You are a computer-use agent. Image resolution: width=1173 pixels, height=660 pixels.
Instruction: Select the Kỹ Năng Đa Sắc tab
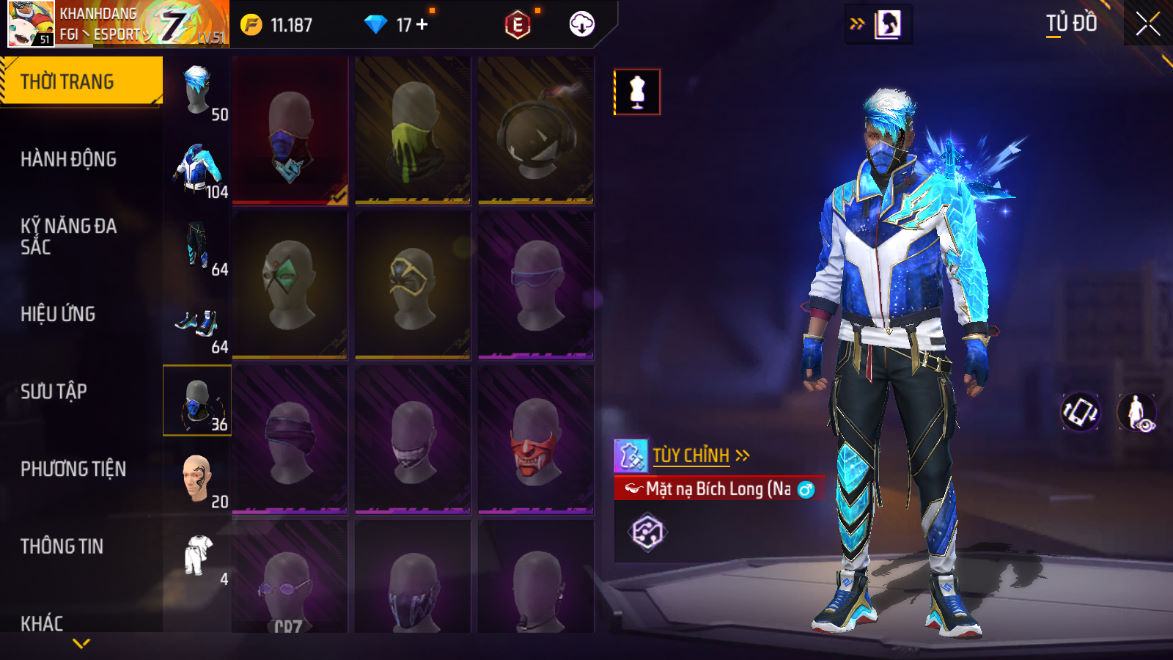coord(69,236)
